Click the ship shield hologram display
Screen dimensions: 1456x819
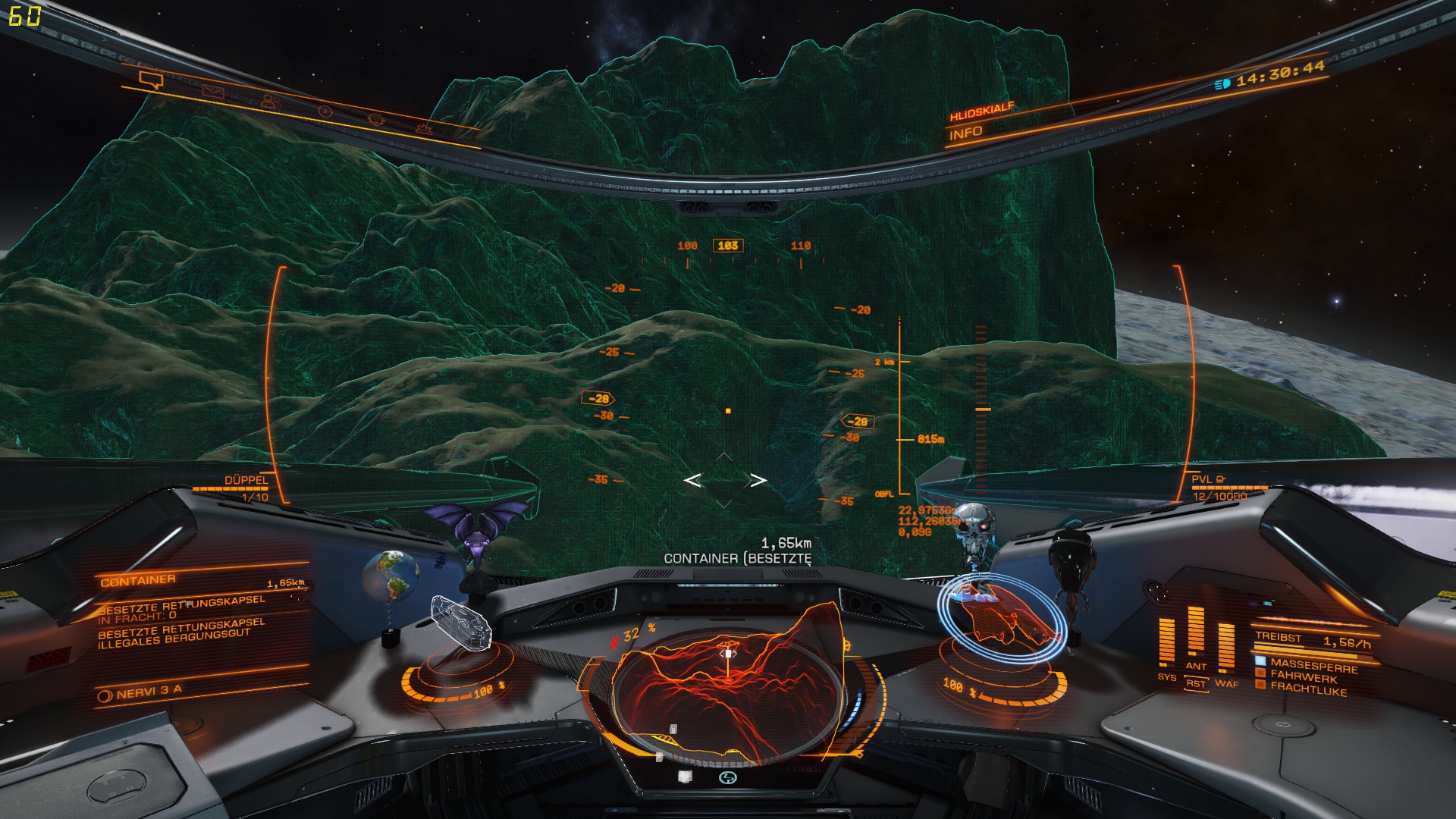click(999, 616)
